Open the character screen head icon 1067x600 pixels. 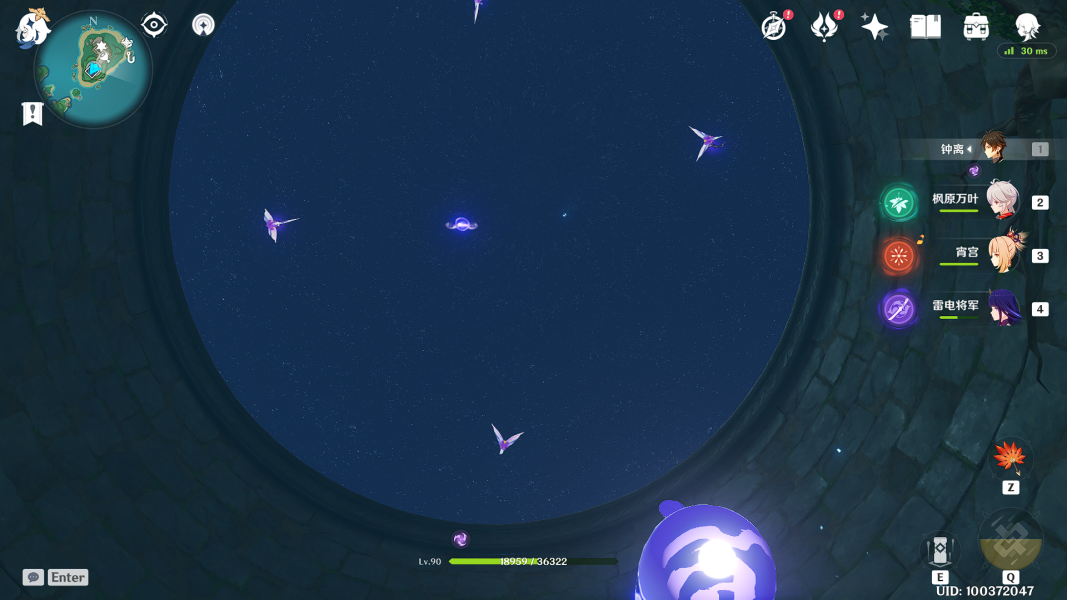(1027, 26)
